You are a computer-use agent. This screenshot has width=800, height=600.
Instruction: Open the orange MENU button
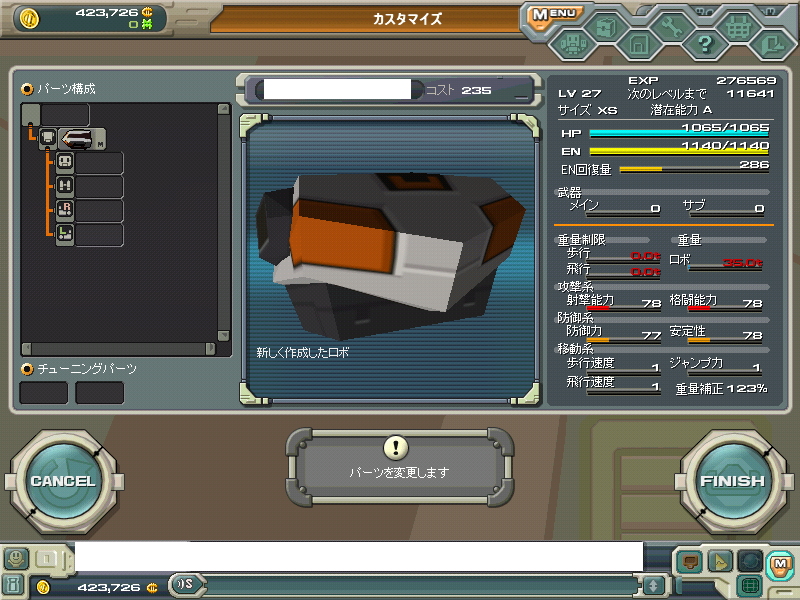coord(553,15)
